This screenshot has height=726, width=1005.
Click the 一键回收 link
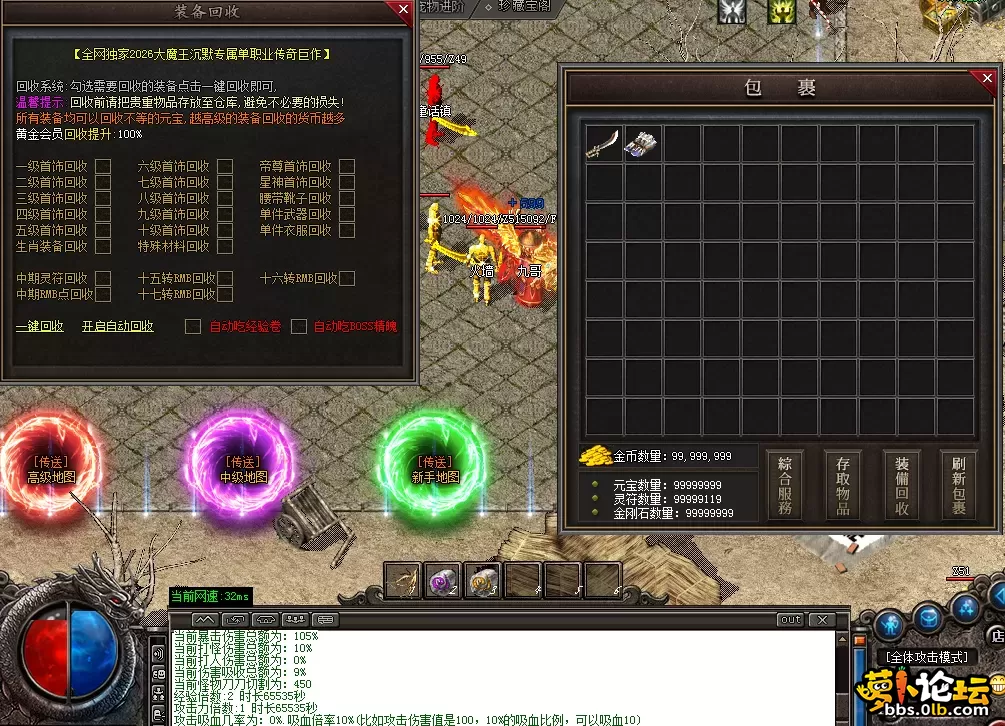[x=40, y=327]
